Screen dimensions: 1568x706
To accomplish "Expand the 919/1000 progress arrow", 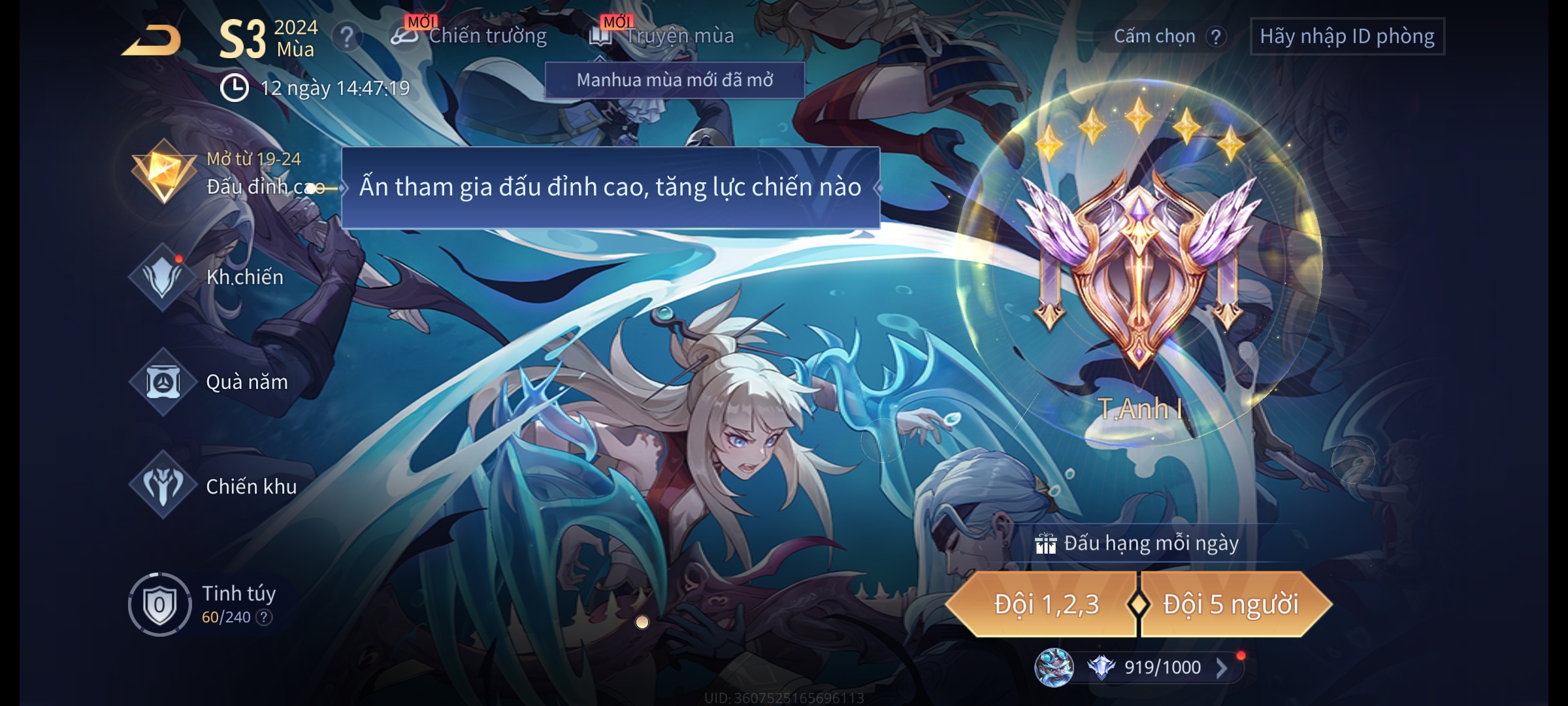I will coord(1220,667).
